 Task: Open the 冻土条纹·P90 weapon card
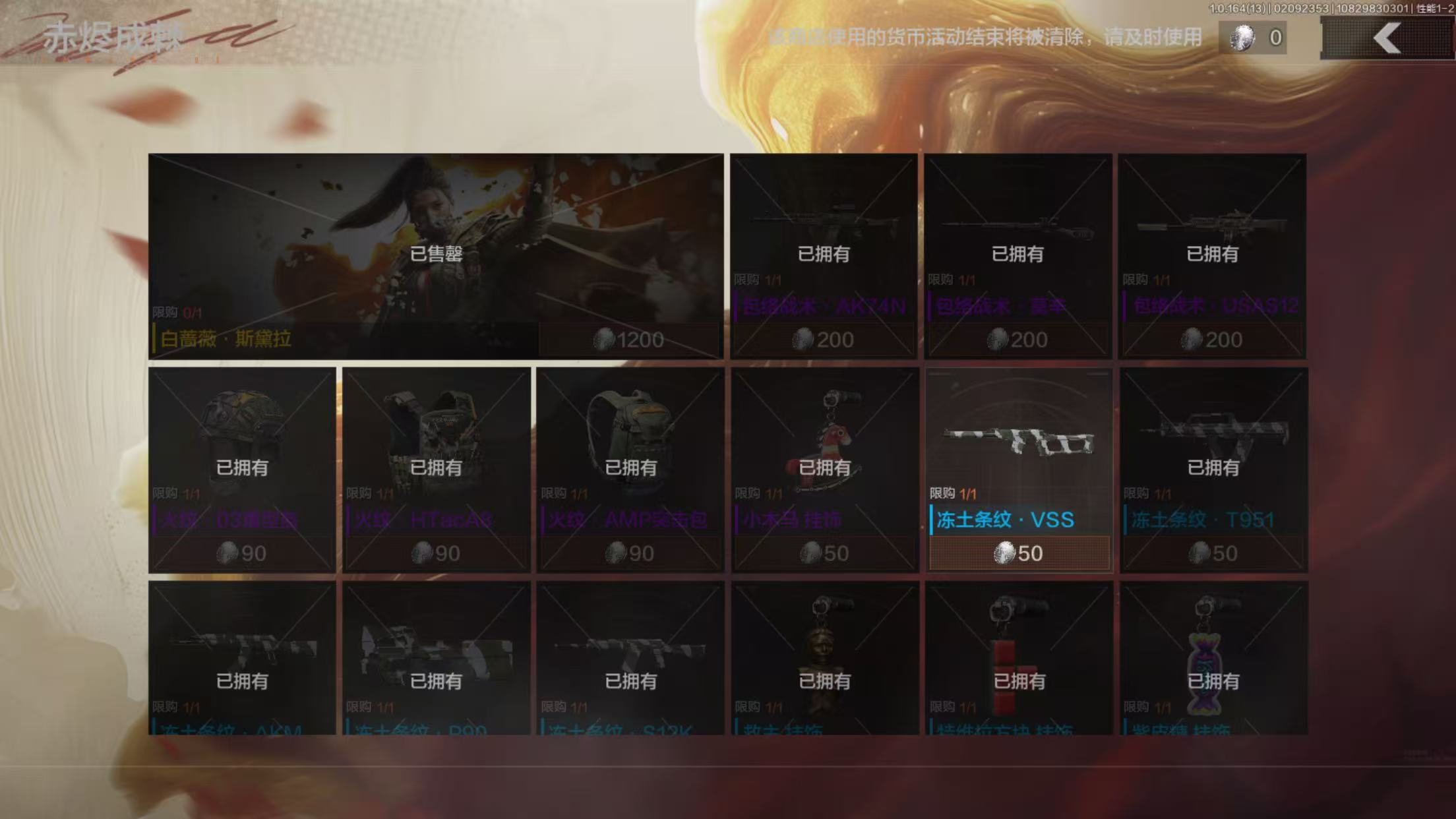(x=436, y=658)
